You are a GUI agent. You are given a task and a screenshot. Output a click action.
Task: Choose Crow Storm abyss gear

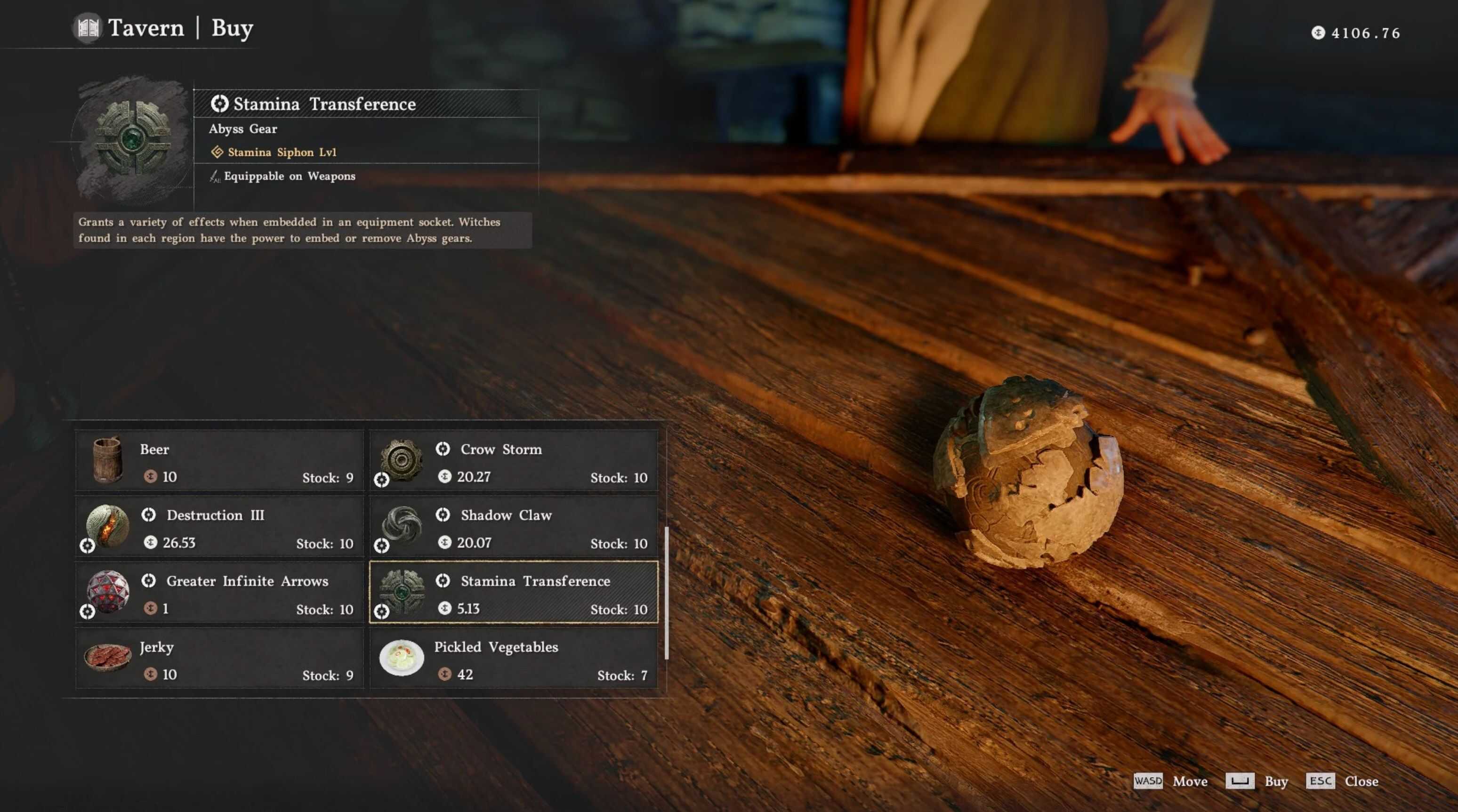point(513,461)
